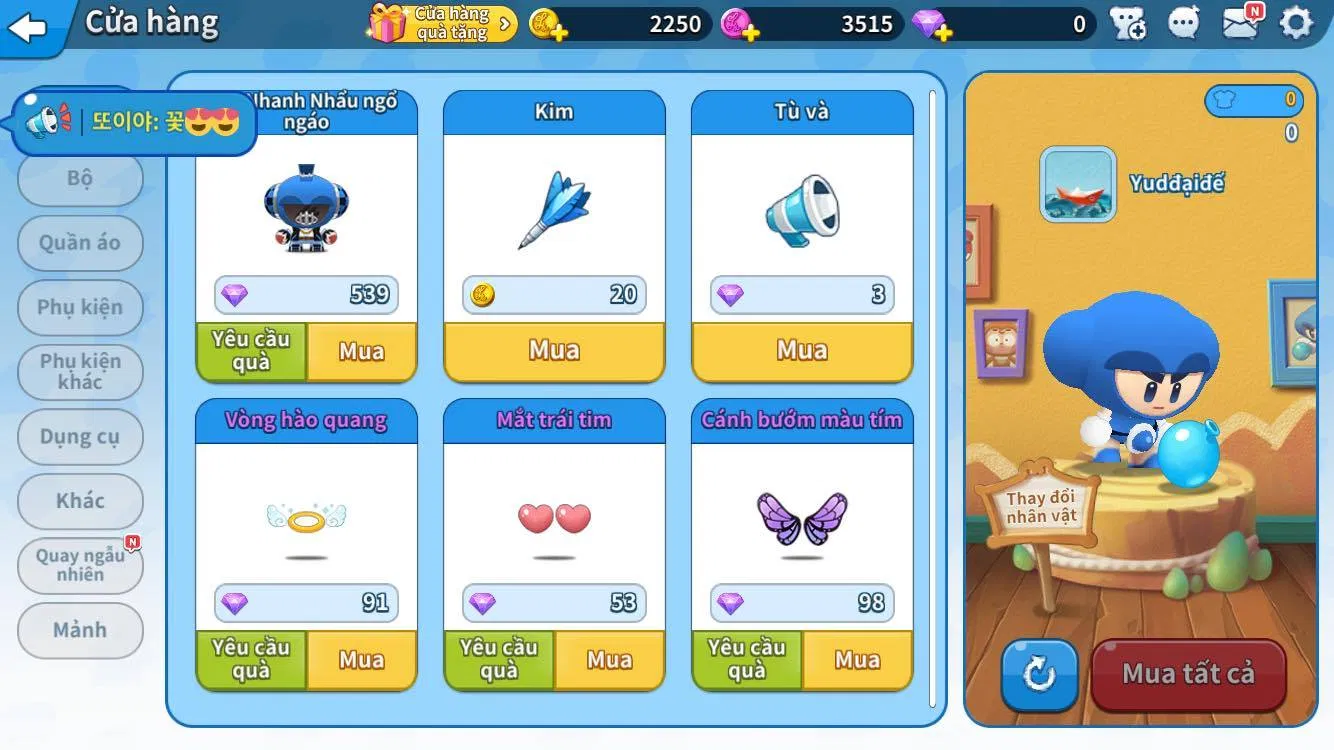The height and width of the screenshot is (750, 1334).
Task: Request Vòng hào quang as a gift
Action: point(251,660)
